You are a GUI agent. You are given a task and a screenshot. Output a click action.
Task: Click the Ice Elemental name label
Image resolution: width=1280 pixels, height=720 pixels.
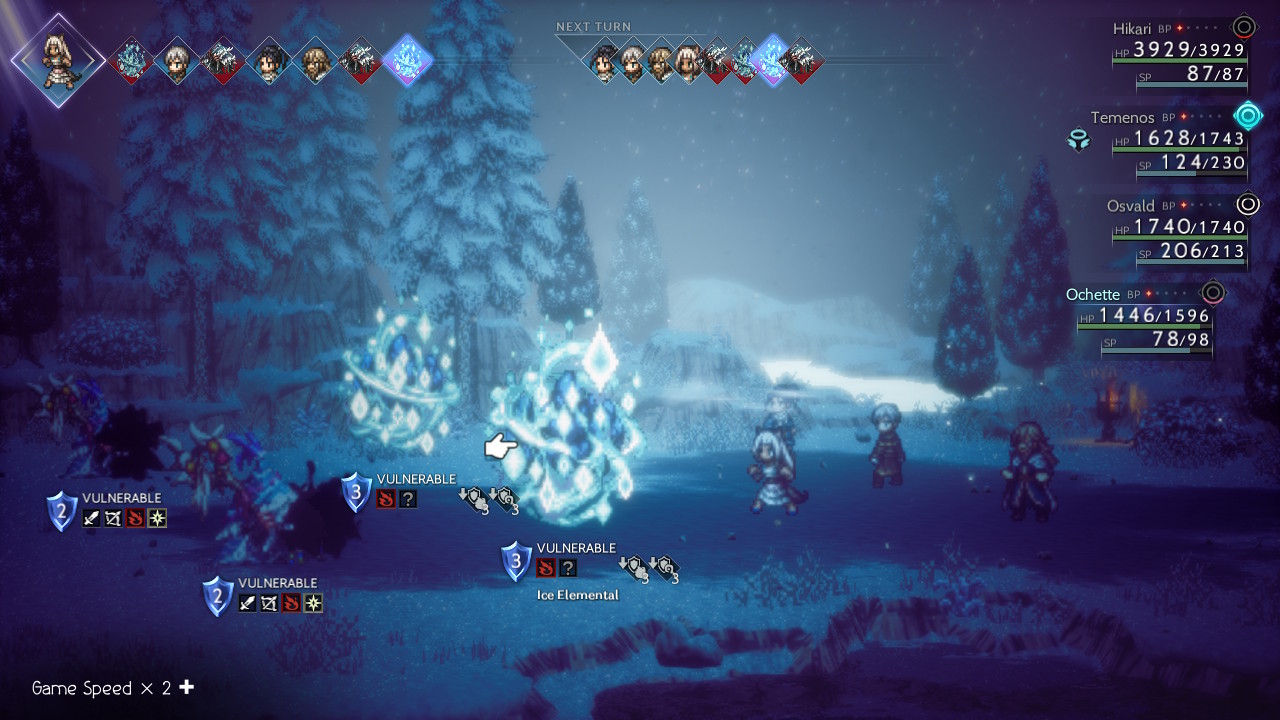tap(578, 594)
